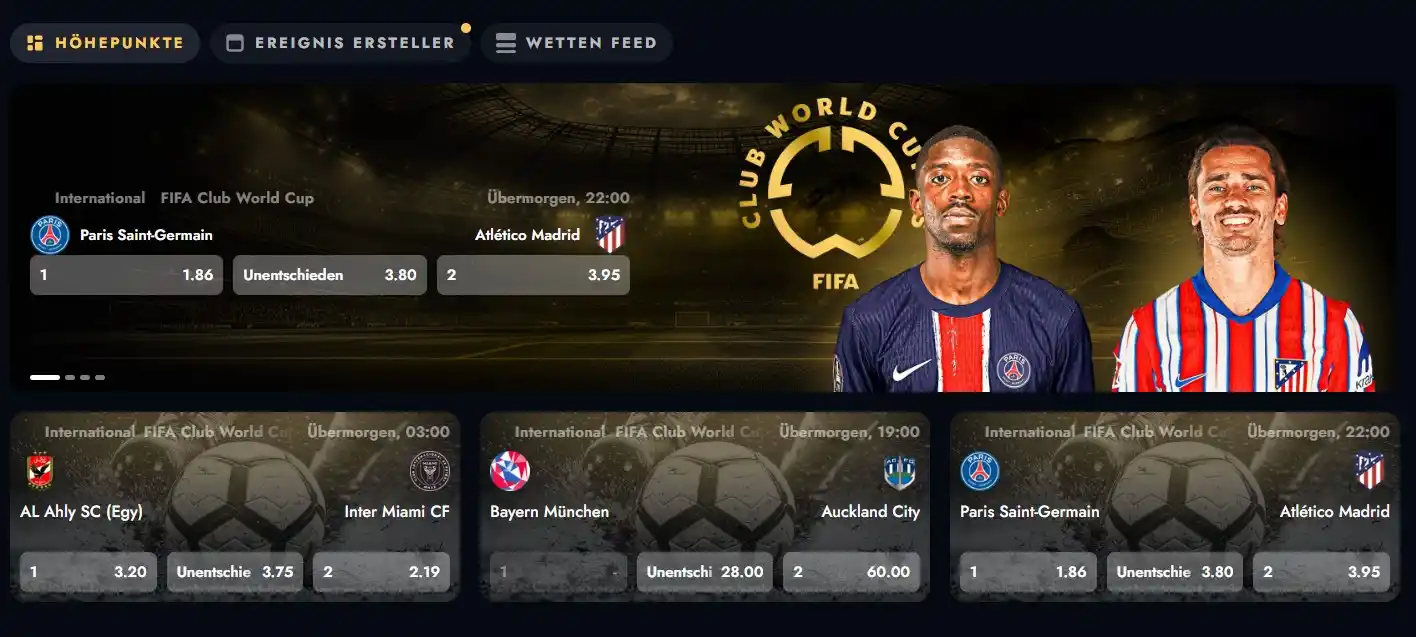The height and width of the screenshot is (637, 1416).
Task: Bet on Paris Saint-Germain at 1.86 in banner
Action: 126,275
